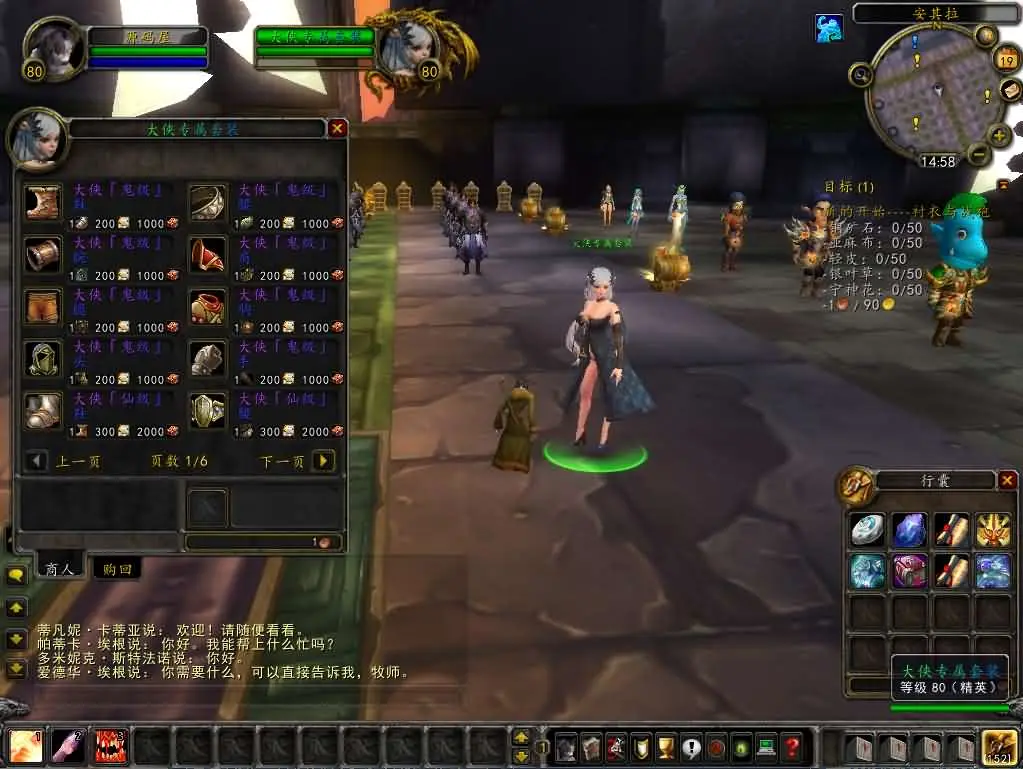1023x769 pixels.
Task: Go to next merchant page (下一页)
Action: point(322,461)
